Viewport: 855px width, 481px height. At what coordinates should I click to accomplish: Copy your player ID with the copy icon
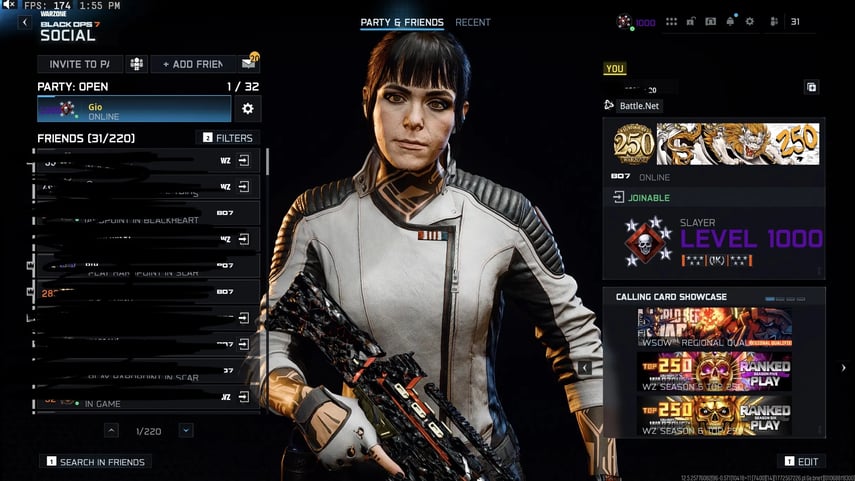[x=812, y=87]
